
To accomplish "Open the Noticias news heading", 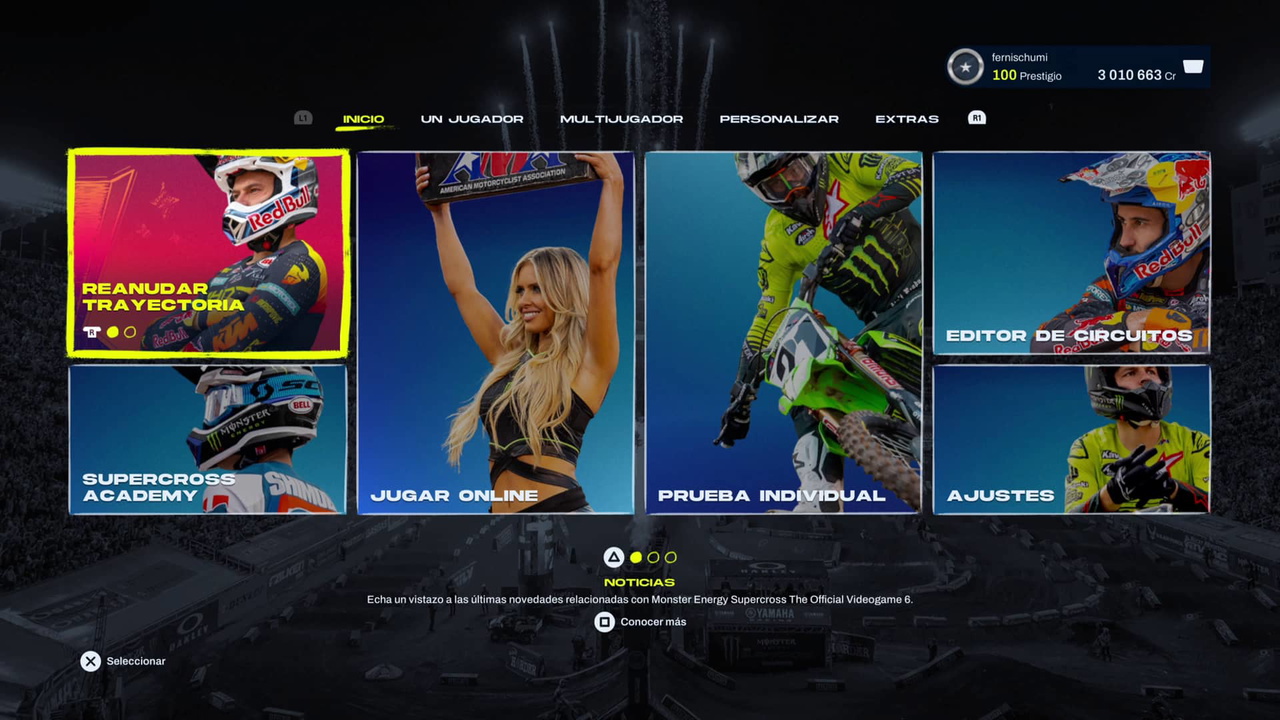I will click(639, 582).
